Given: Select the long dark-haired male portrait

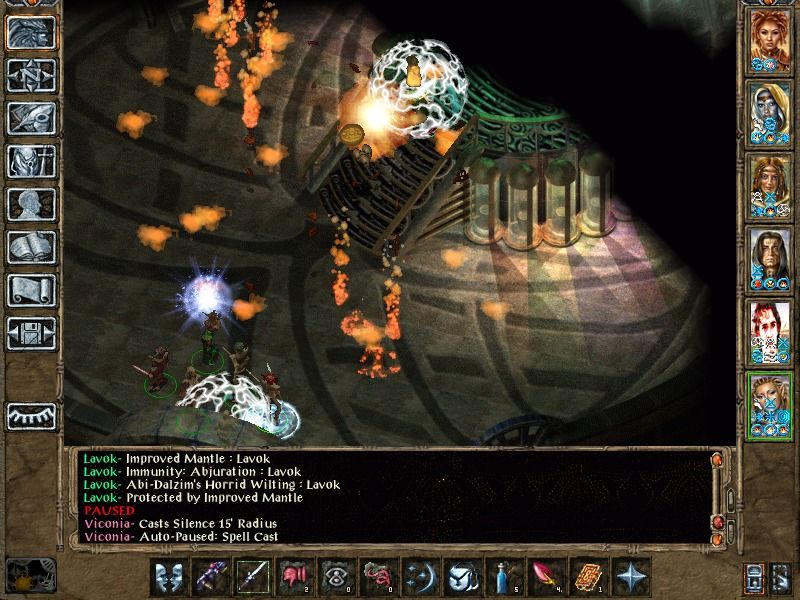Looking at the screenshot, I should [x=769, y=260].
